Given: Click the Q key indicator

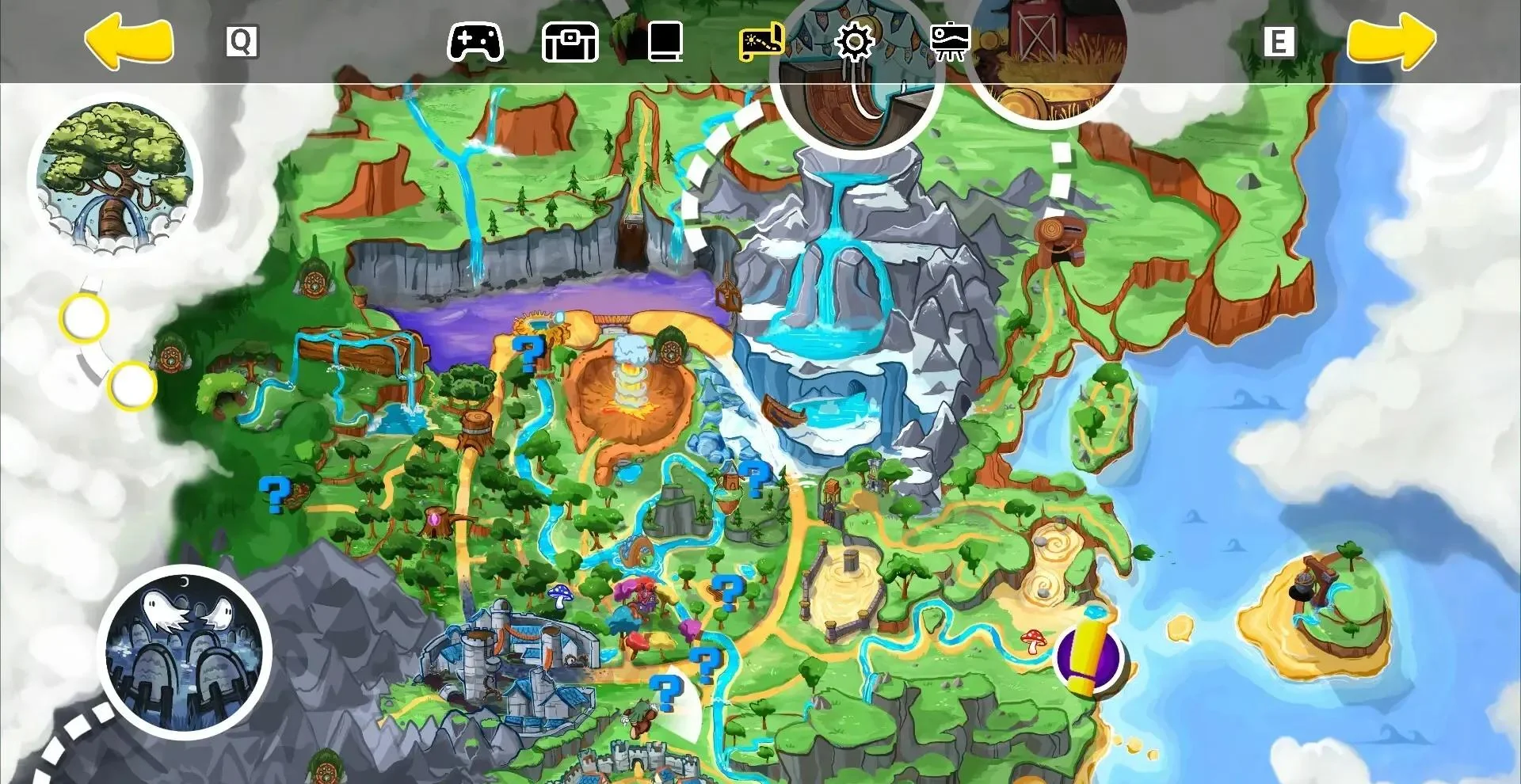Looking at the screenshot, I should point(242,41).
